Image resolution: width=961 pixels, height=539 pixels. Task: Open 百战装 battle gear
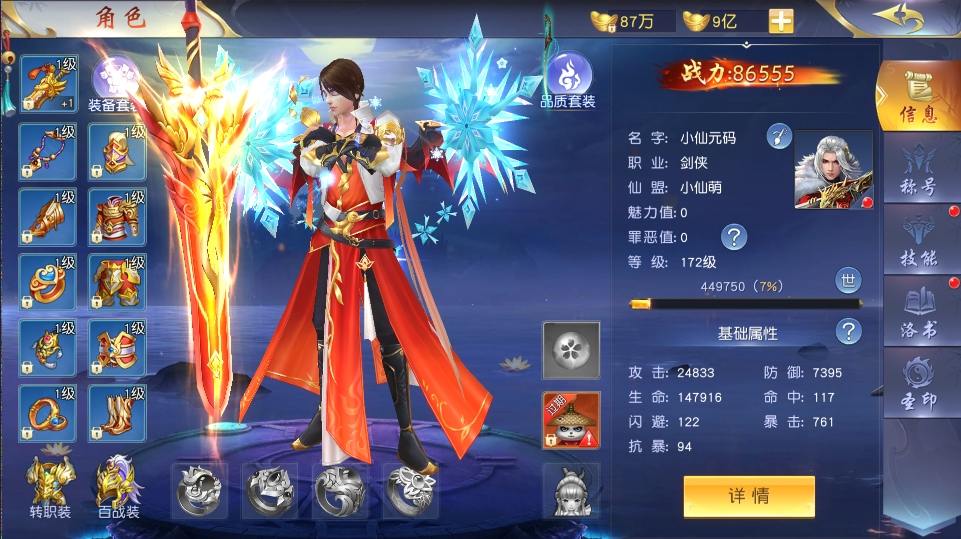[x=118, y=490]
